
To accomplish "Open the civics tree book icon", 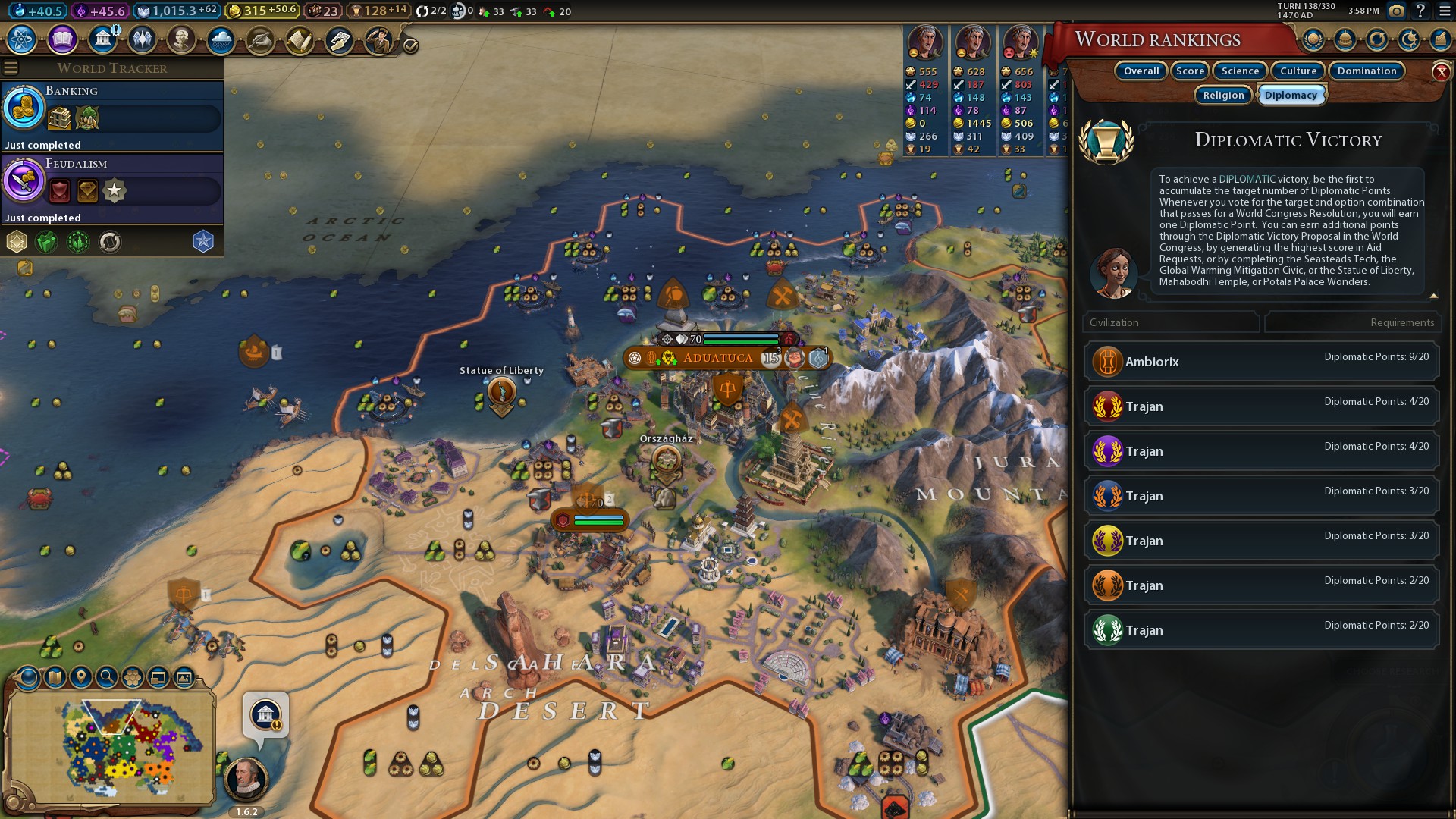I will pos(62,39).
